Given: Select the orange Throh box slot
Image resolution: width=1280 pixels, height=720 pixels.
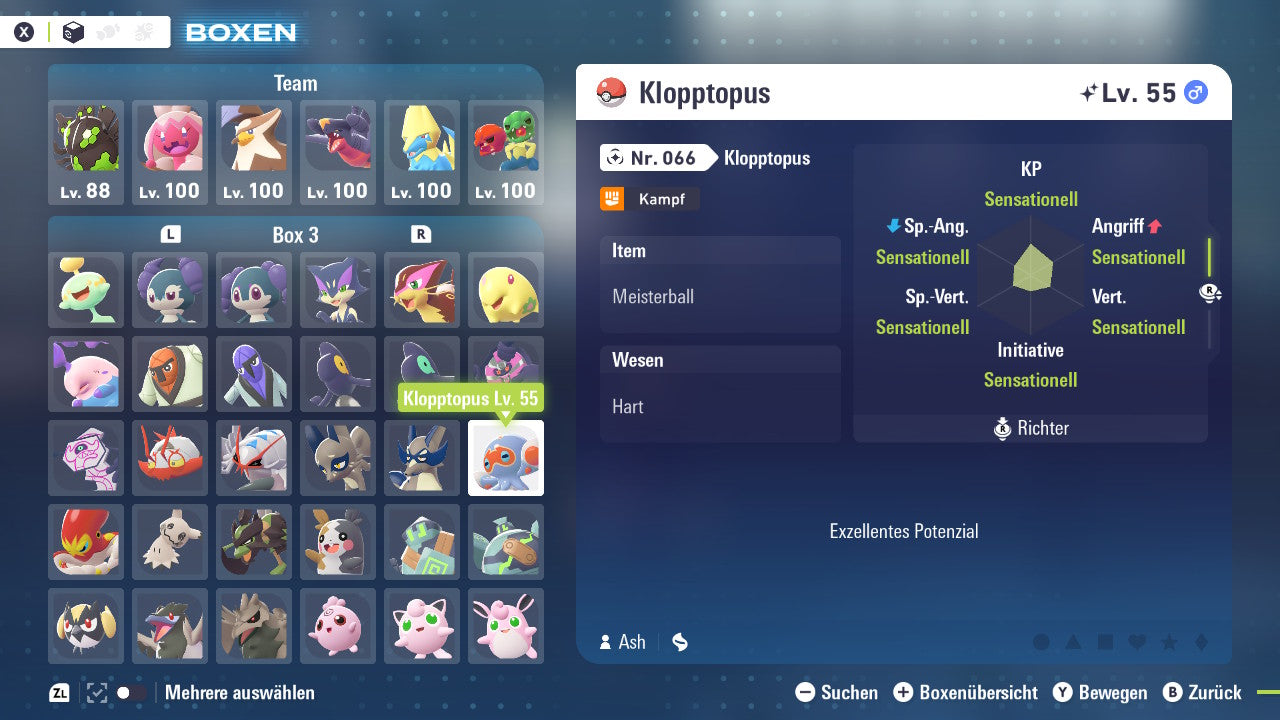Looking at the screenshot, I should pos(170,374).
